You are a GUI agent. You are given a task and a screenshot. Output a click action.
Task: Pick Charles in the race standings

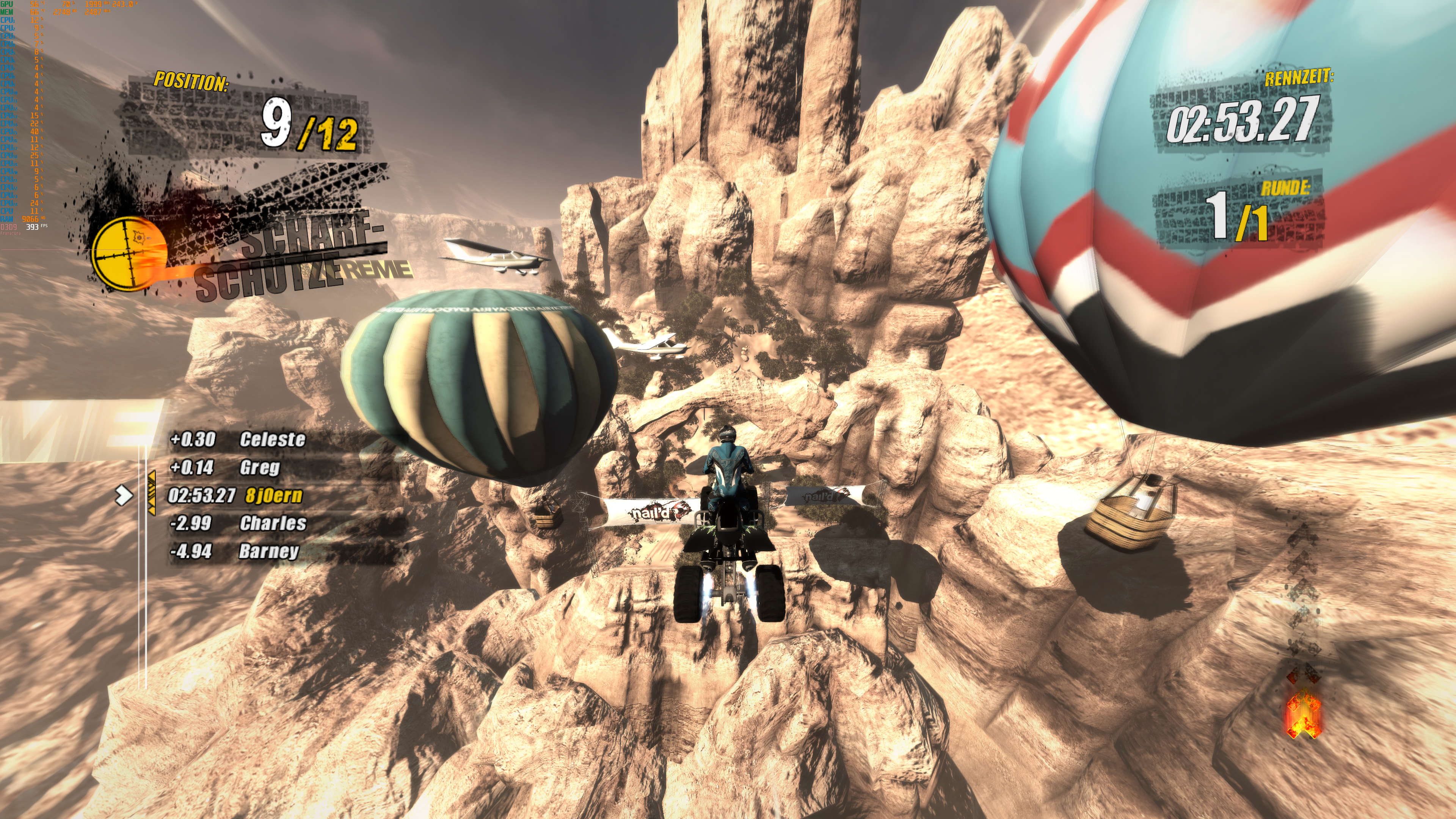coord(273,523)
